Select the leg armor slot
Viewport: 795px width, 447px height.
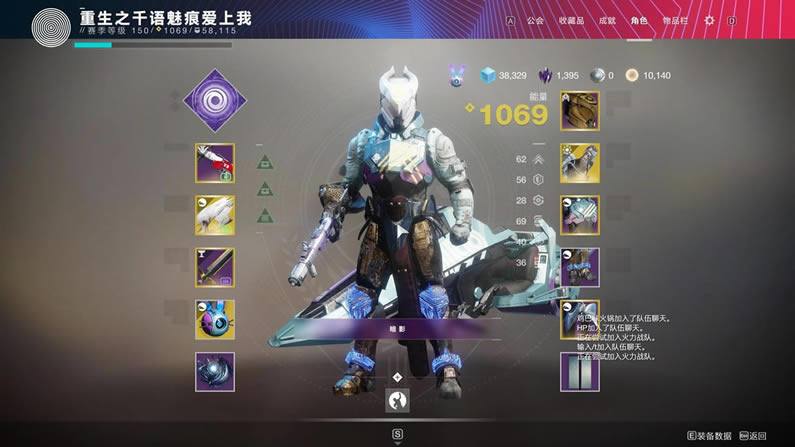point(580,267)
